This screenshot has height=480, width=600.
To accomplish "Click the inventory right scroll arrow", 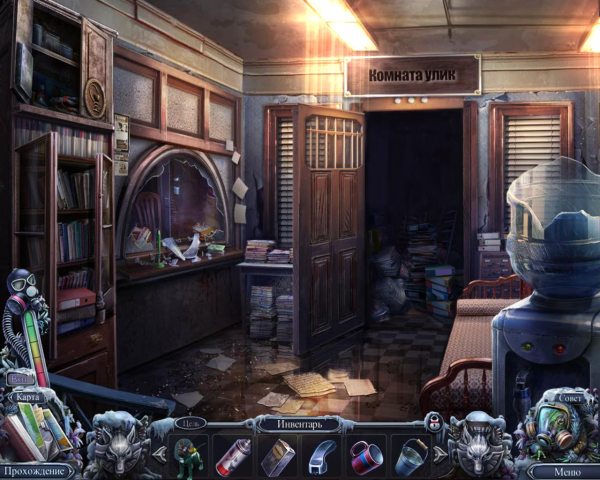I will (439, 453).
